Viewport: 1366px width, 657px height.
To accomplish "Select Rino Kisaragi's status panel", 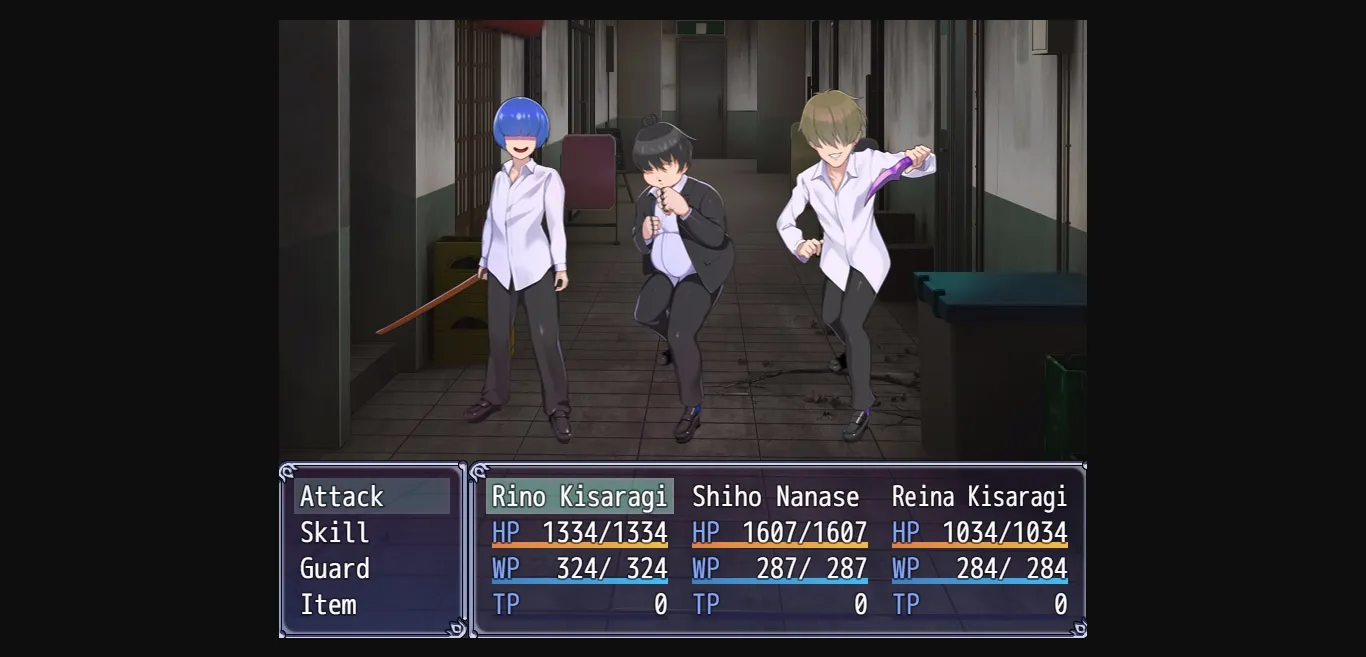I will pos(579,550).
